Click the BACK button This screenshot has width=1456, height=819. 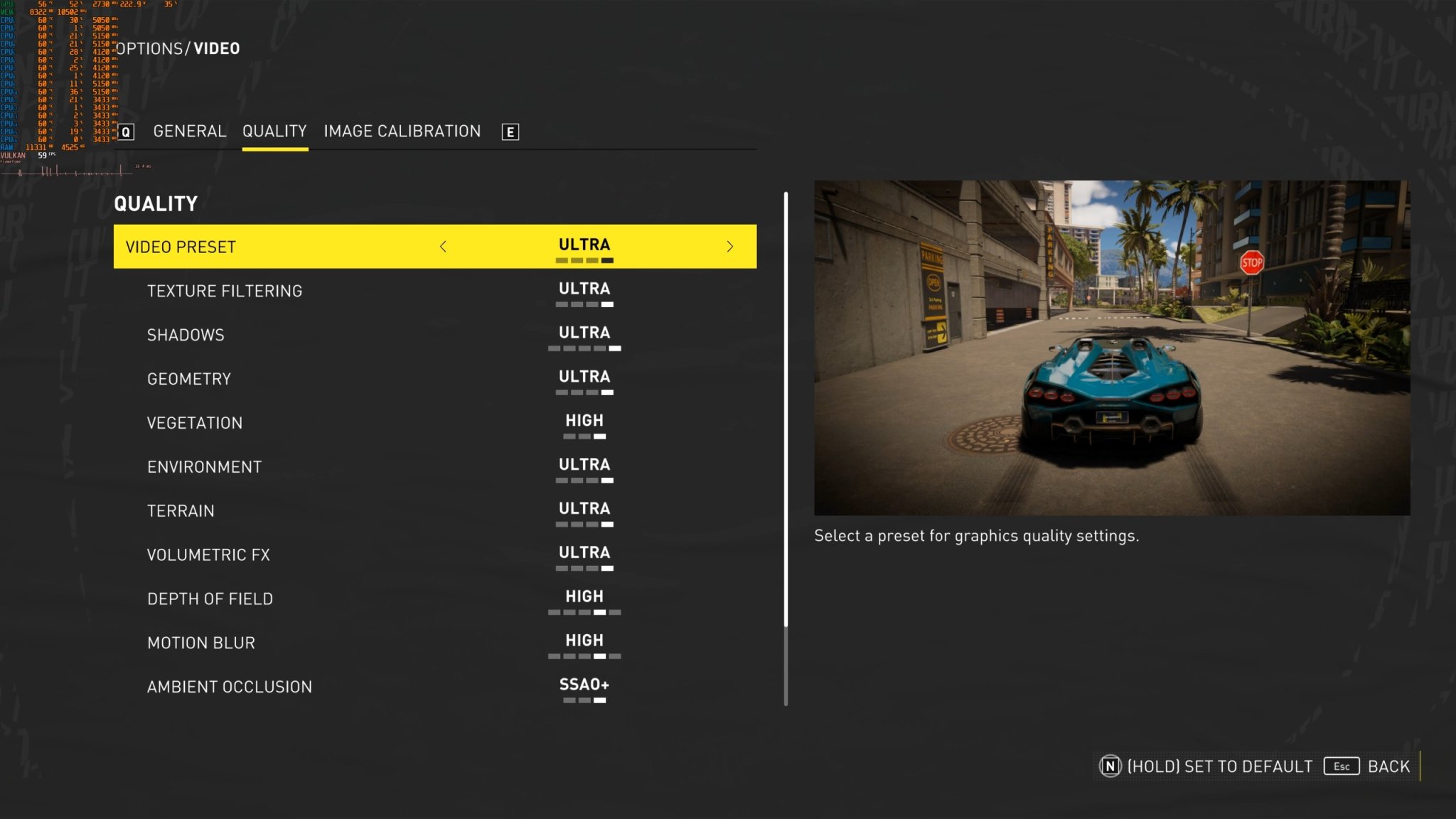pos(1388,766)
